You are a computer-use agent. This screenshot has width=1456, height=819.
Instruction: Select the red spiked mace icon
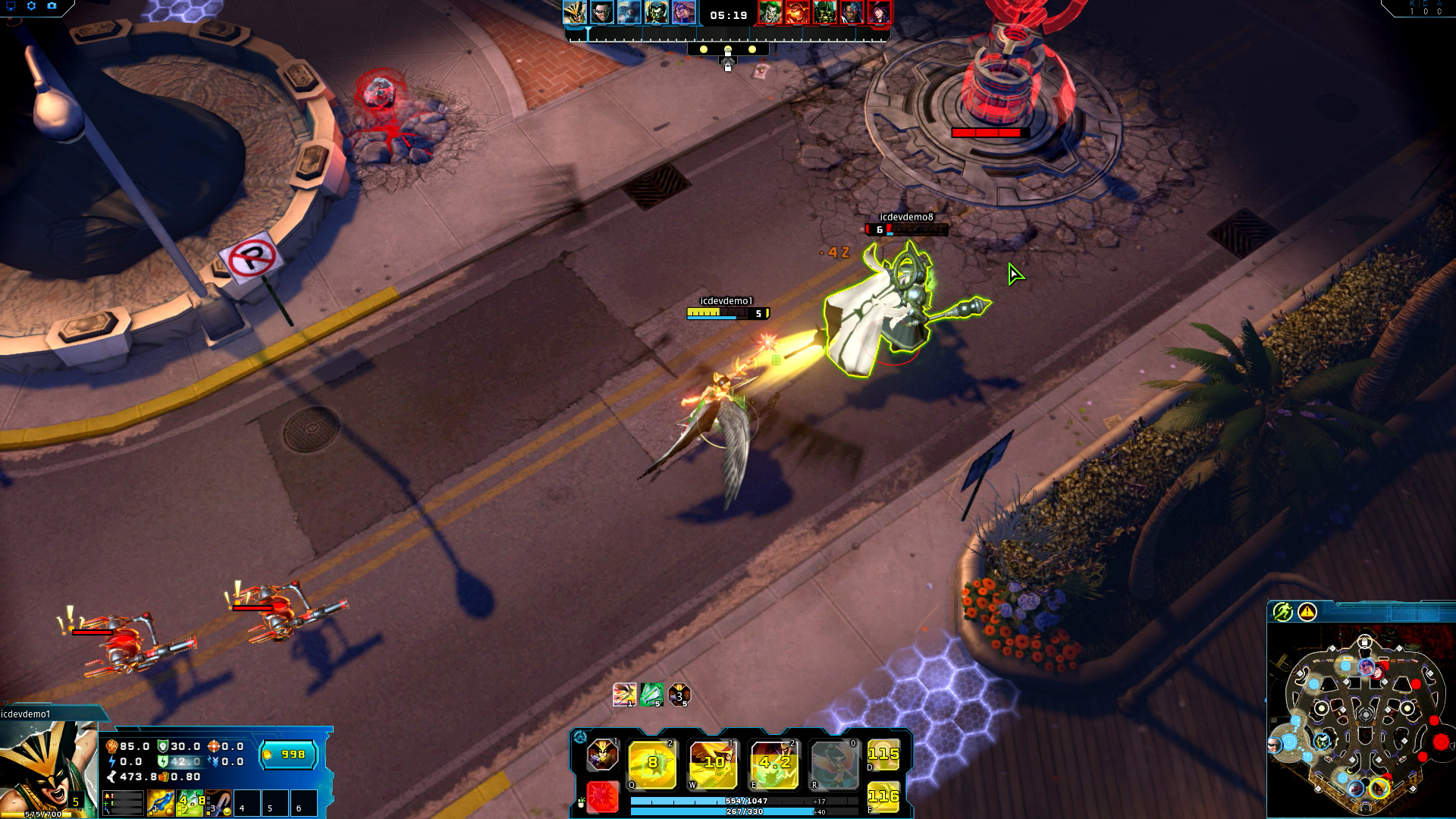pyautogui.click(x=603, y=798)
